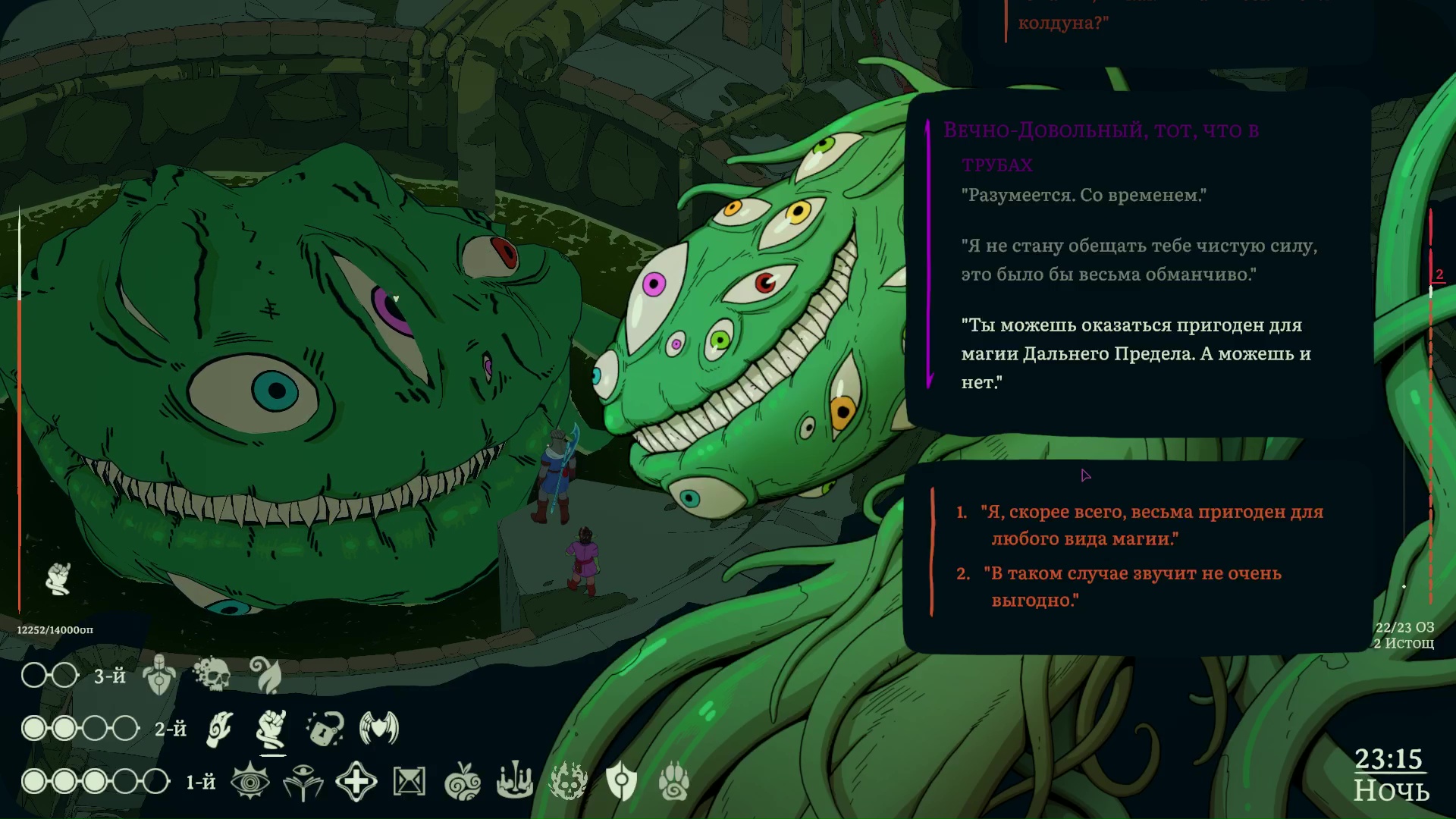Image resolution: width=1456 pixels, height=819 pixels.
Task: Activate the spiked eye spell
Action: pos(250,782)
